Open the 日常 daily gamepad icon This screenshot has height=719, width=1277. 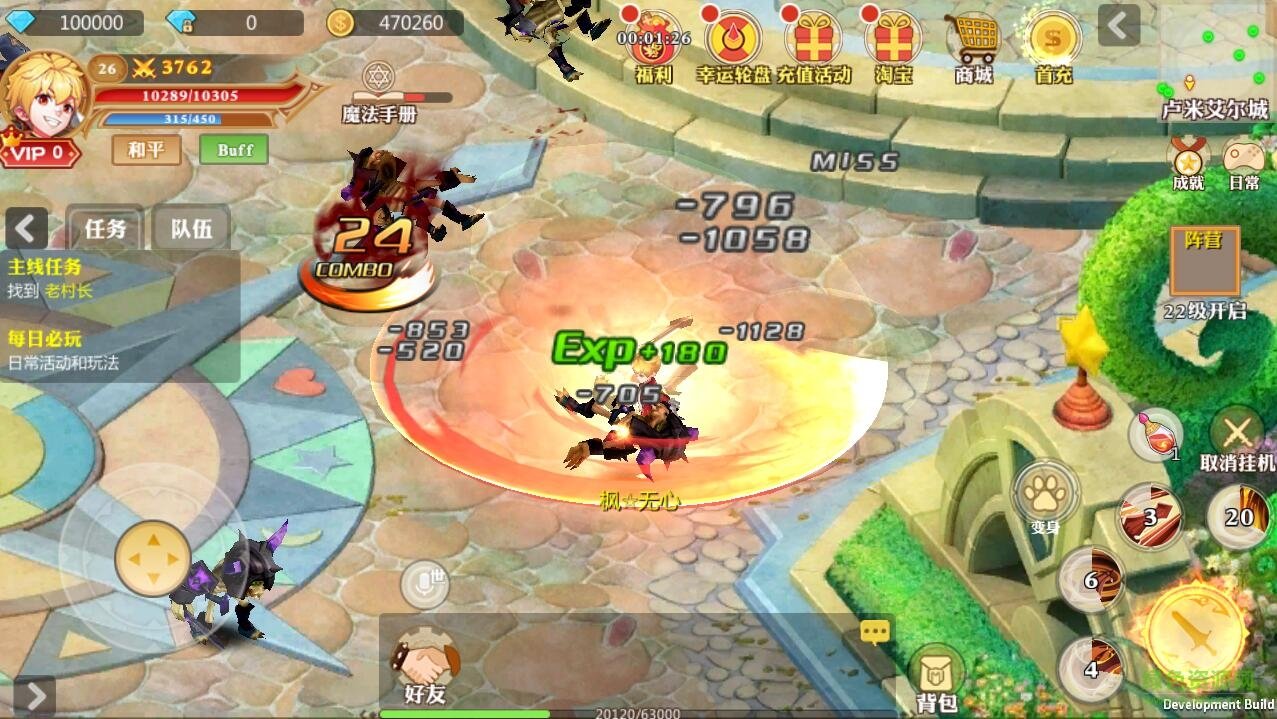pos(1244,161)
